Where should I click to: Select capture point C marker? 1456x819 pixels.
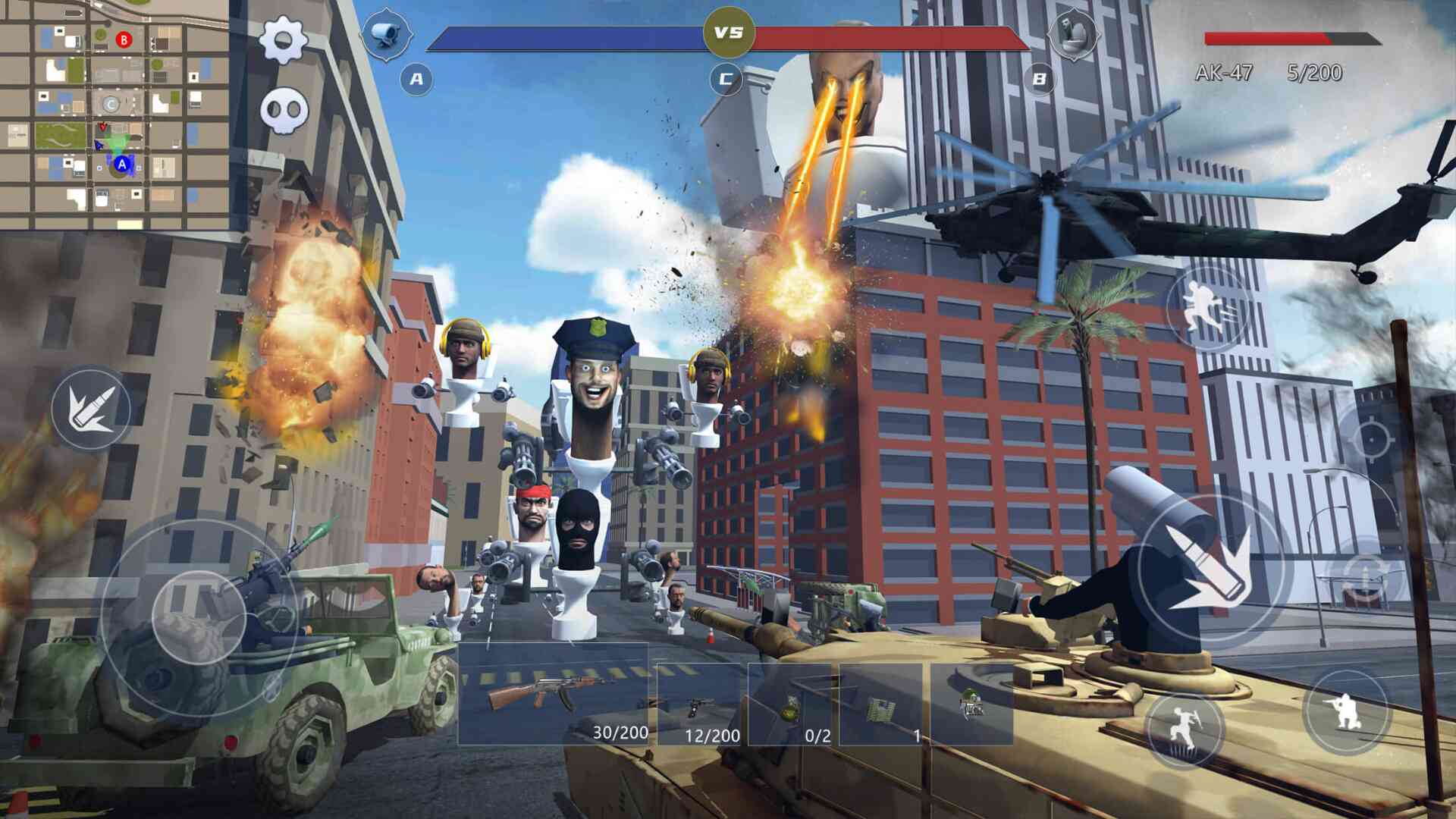coord(726,79)
